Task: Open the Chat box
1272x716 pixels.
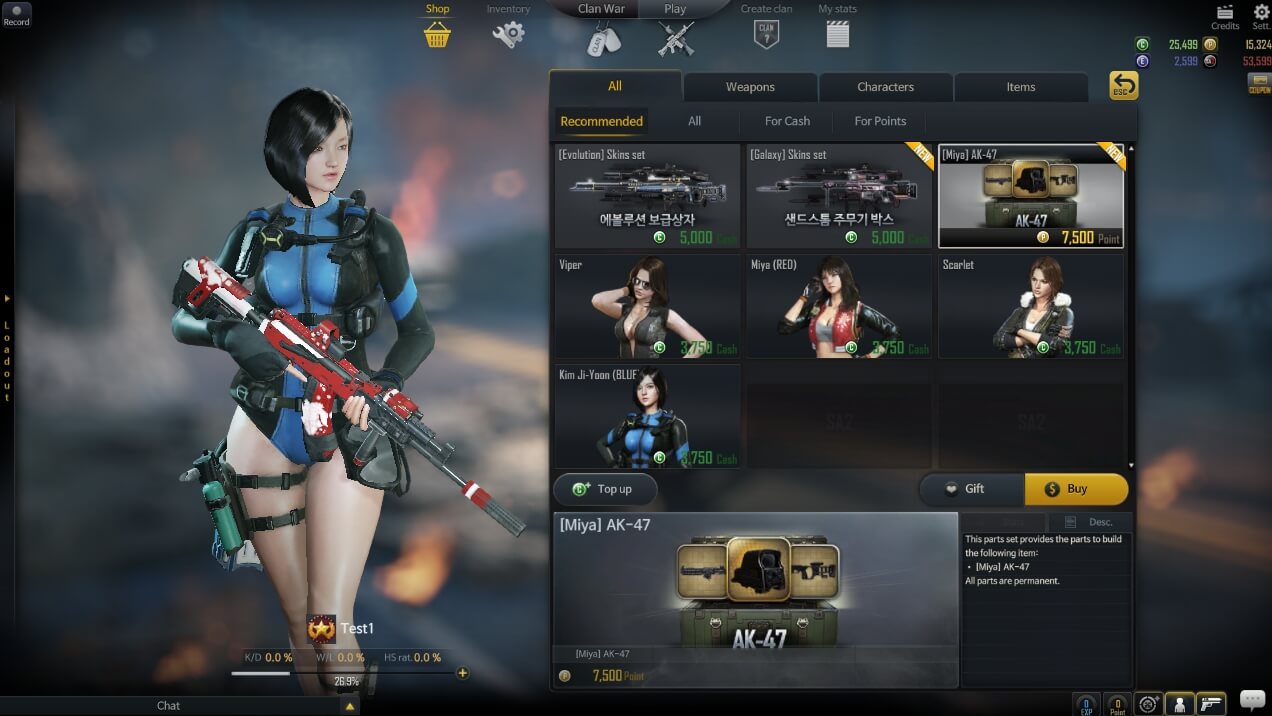Action: 169,706
